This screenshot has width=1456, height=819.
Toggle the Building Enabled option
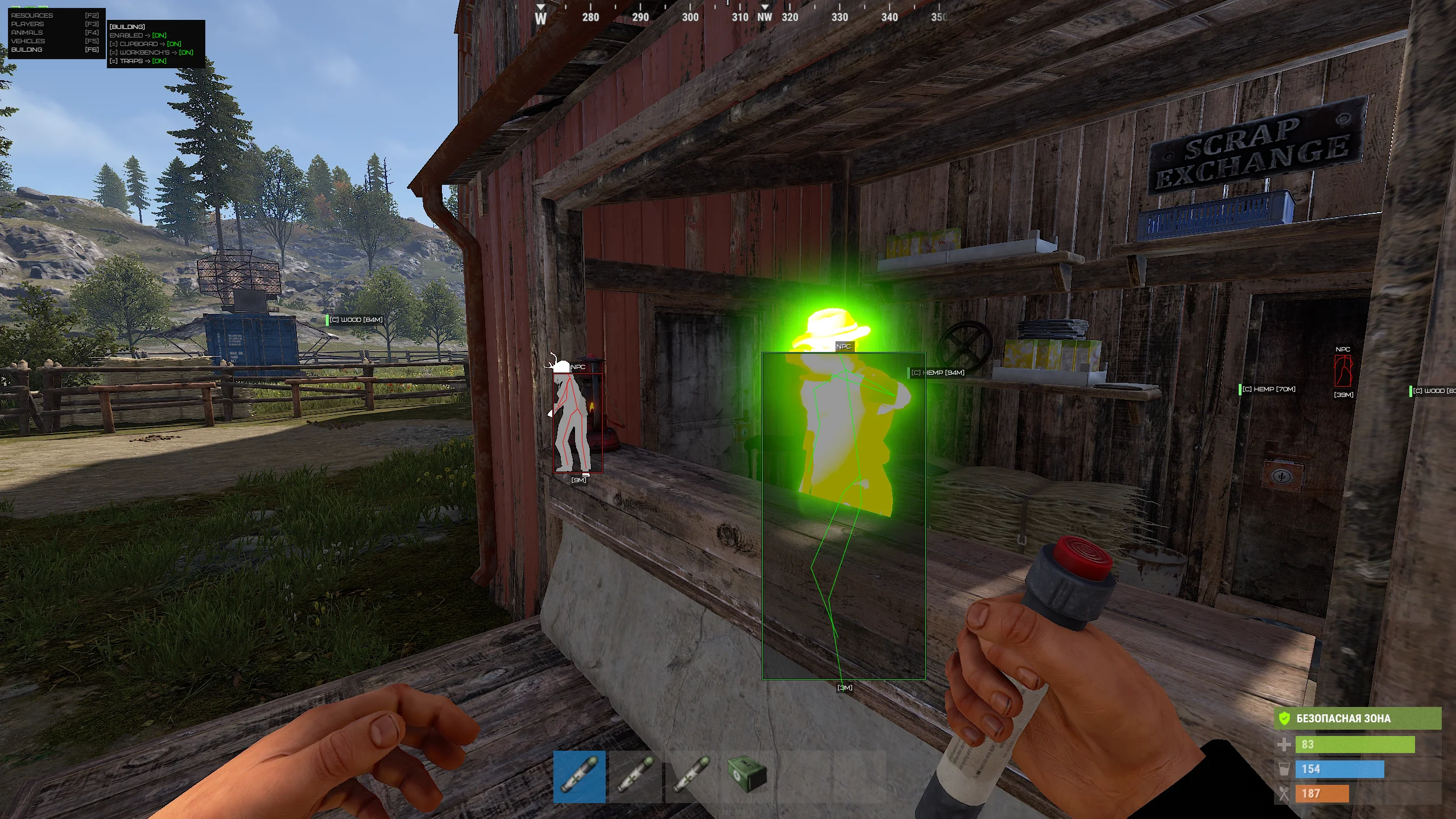point(138,35)
